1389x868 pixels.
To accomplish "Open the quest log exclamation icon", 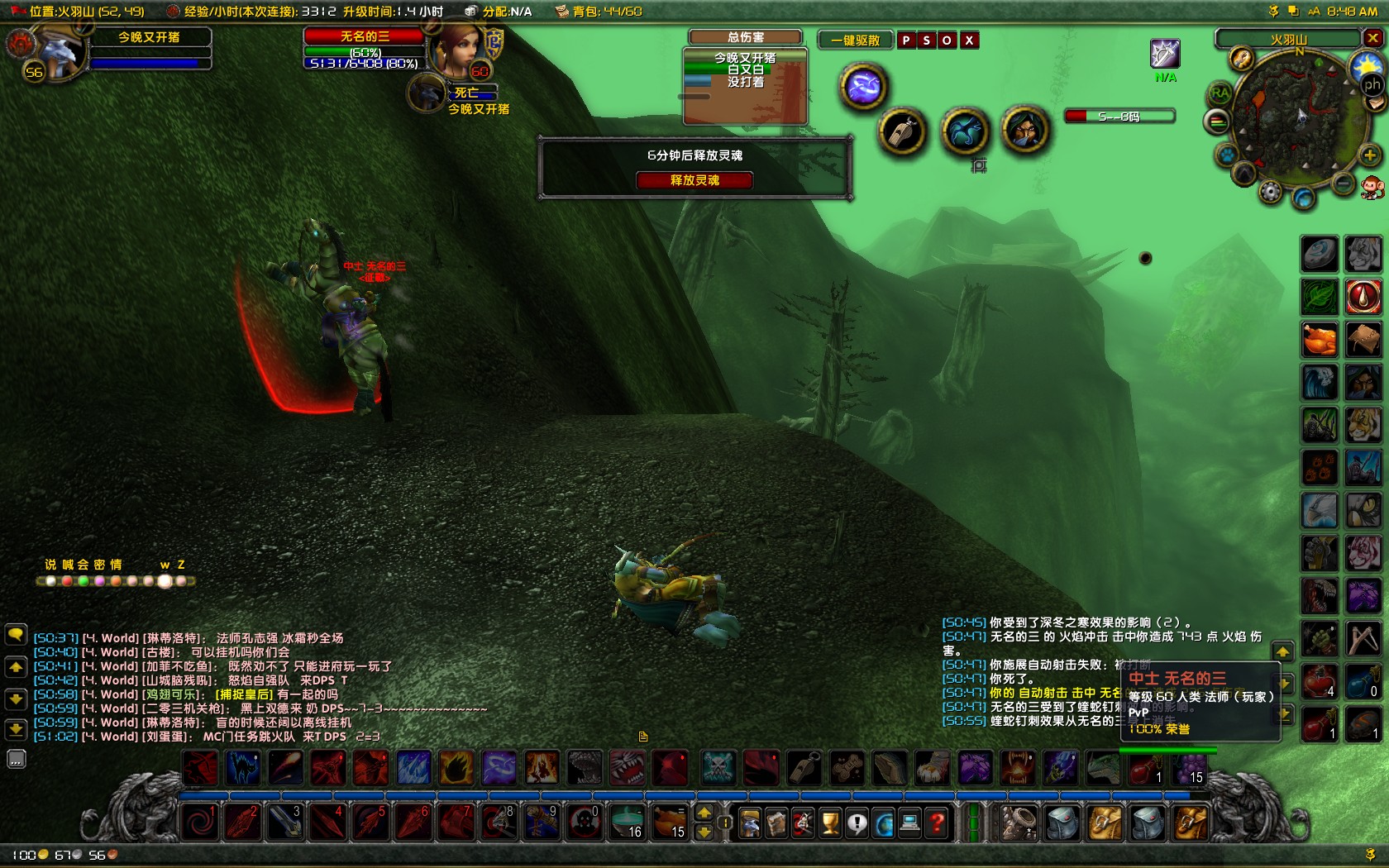I will point(856,824).
